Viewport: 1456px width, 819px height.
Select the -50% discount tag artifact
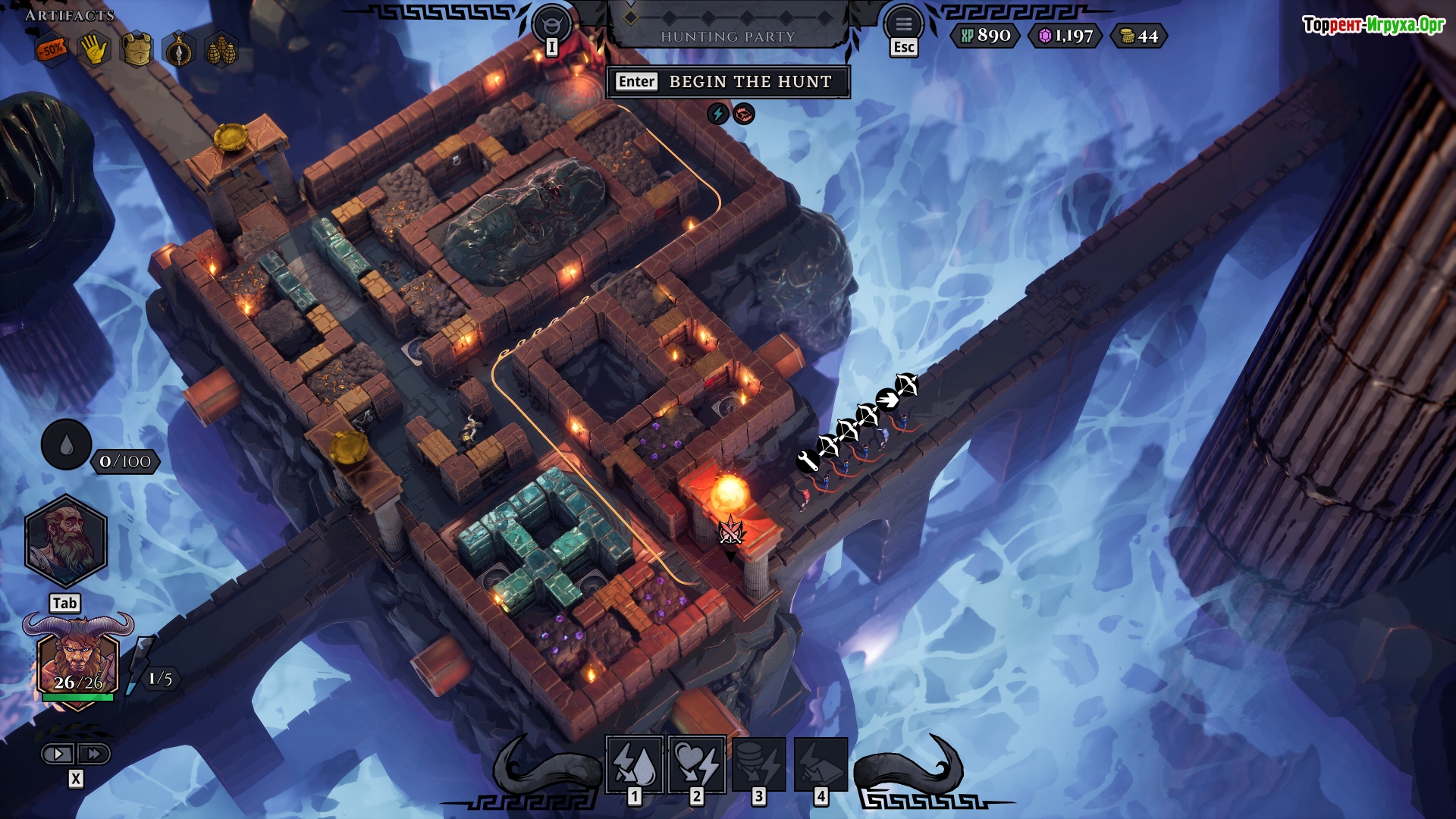[x=52, y=51]
